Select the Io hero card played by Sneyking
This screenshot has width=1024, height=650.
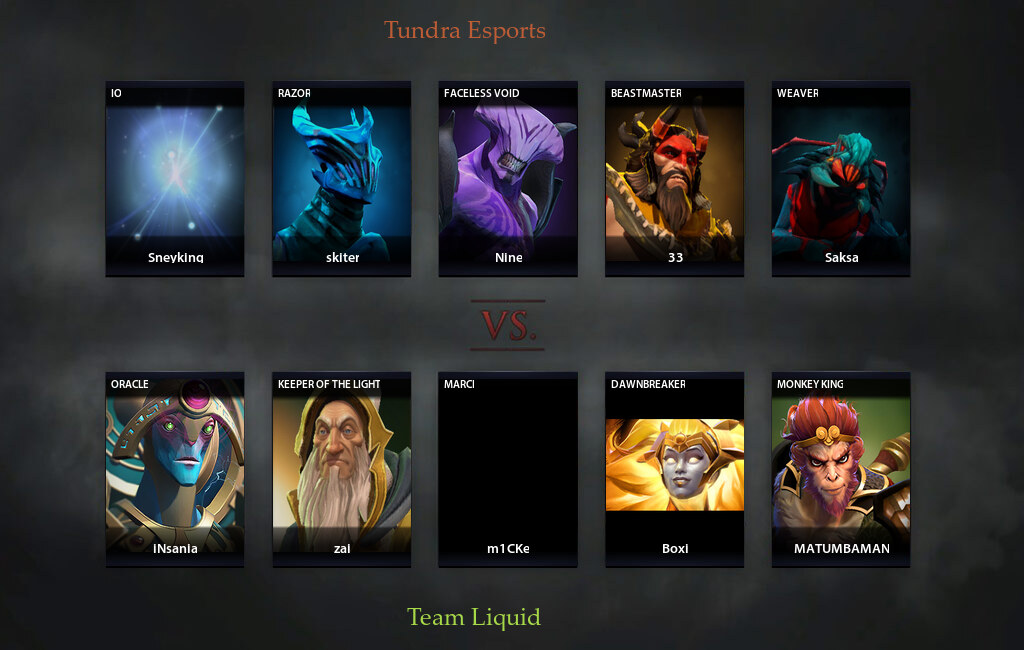coord(175,178)
